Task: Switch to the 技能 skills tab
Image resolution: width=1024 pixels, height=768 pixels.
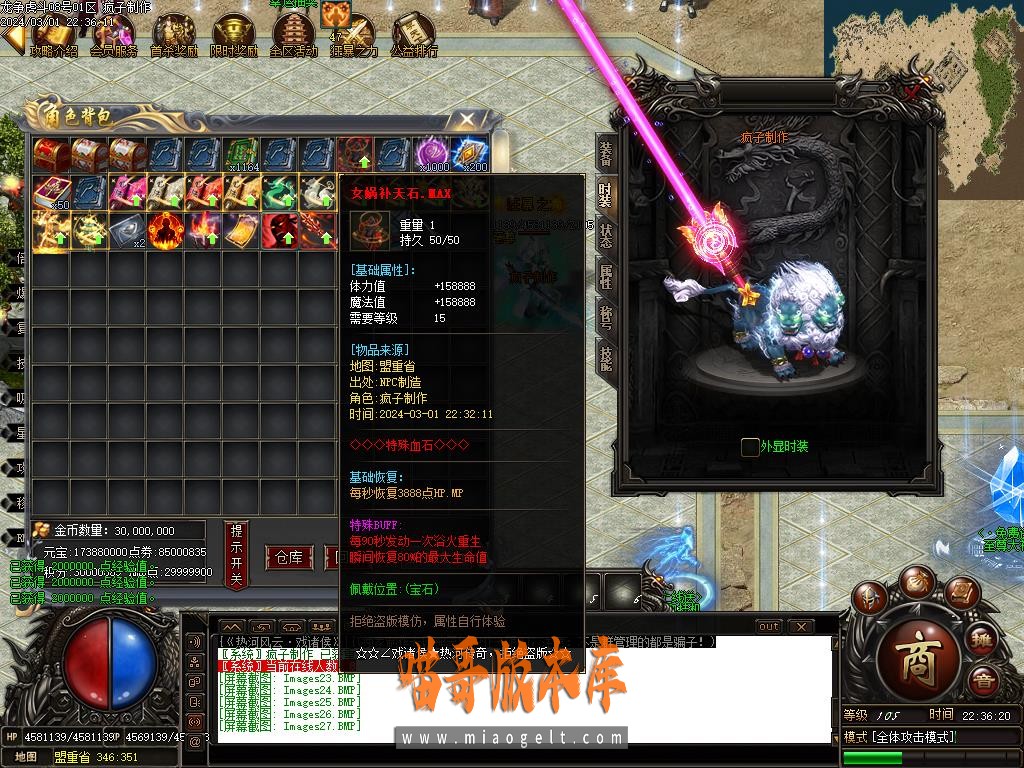Action: point(605,356)
